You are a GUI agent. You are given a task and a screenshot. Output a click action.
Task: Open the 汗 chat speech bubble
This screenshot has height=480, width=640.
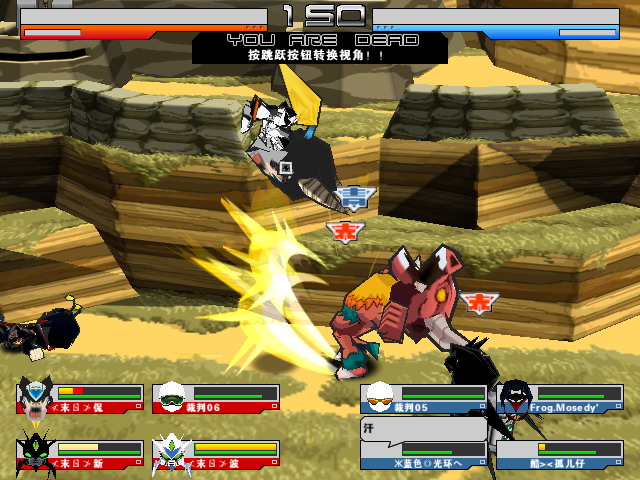pyautogui.click(x=422, y=430)
